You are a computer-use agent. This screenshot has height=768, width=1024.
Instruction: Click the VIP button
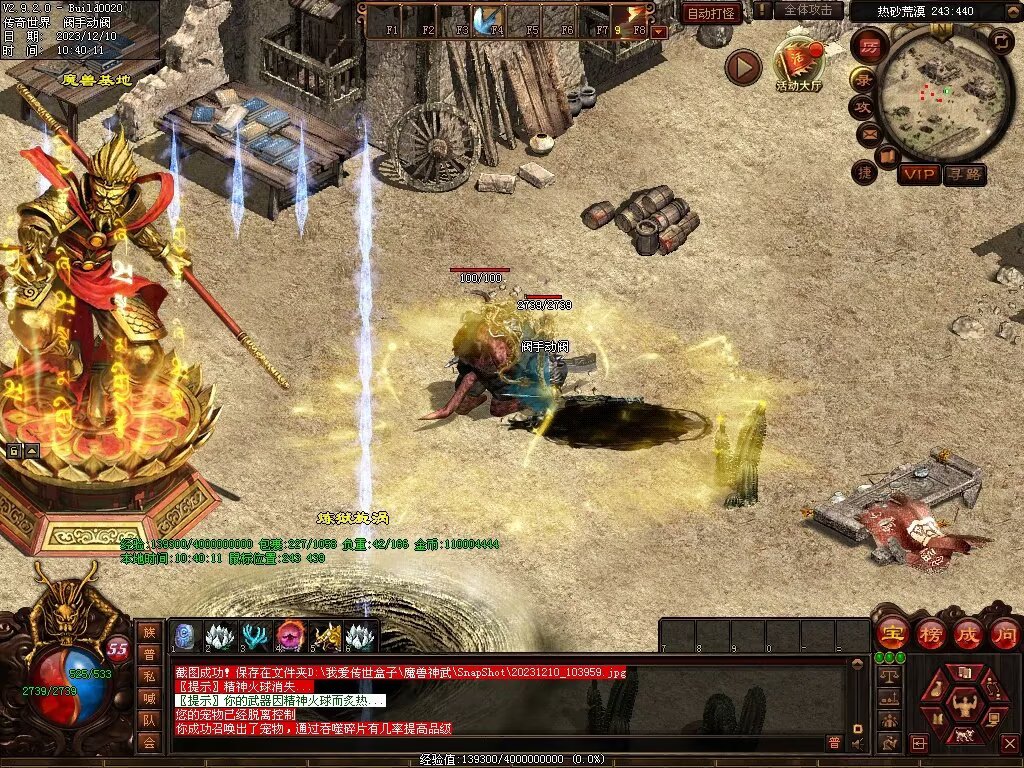[918, 175]
